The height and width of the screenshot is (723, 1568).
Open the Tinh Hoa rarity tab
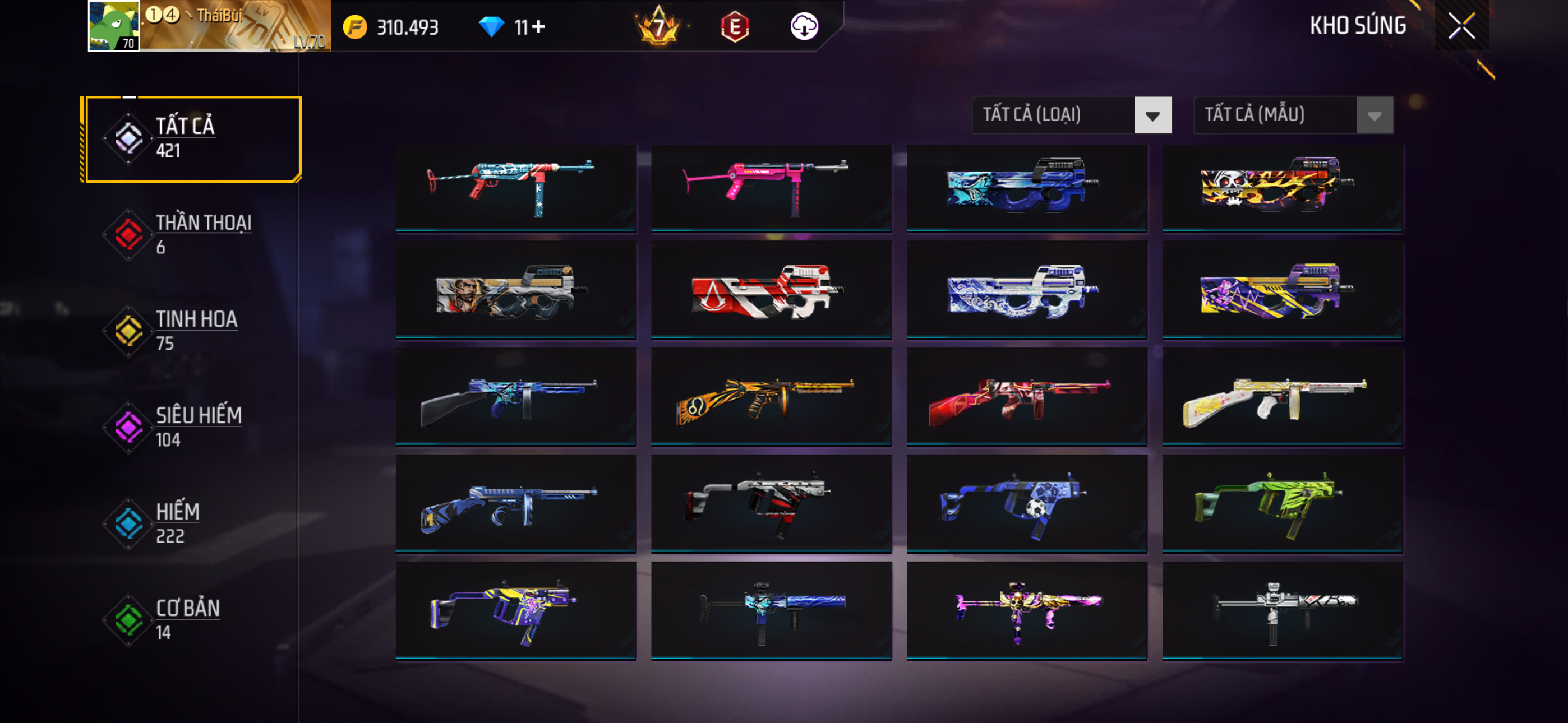192,331
